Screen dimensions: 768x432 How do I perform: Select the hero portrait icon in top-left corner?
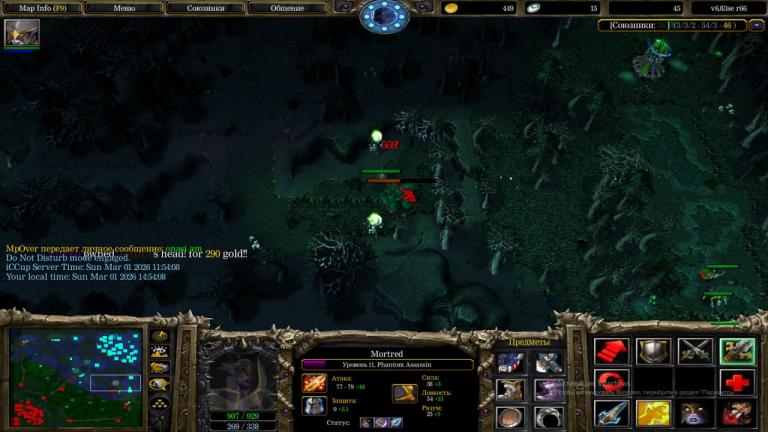tap(21, 33)
